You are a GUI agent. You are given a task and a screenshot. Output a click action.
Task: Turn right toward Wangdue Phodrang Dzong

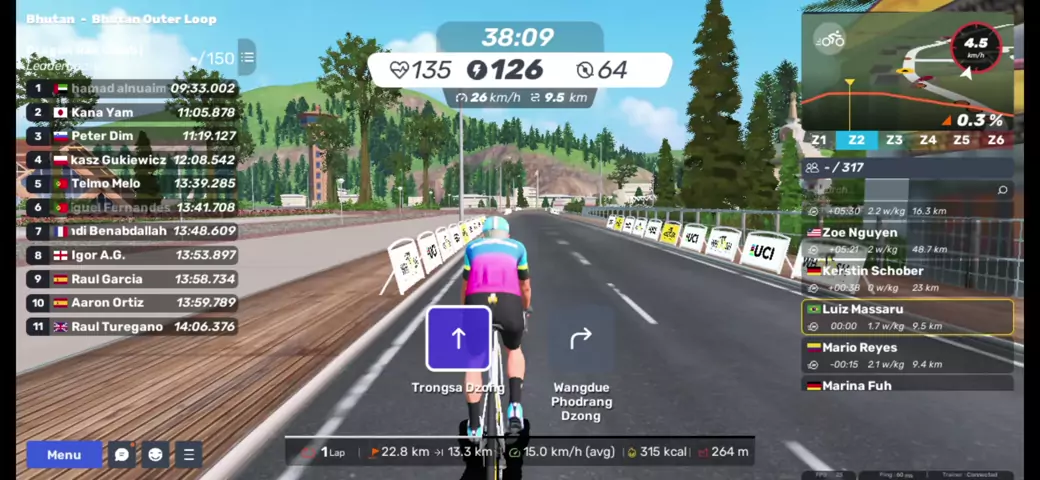point(581,339)
